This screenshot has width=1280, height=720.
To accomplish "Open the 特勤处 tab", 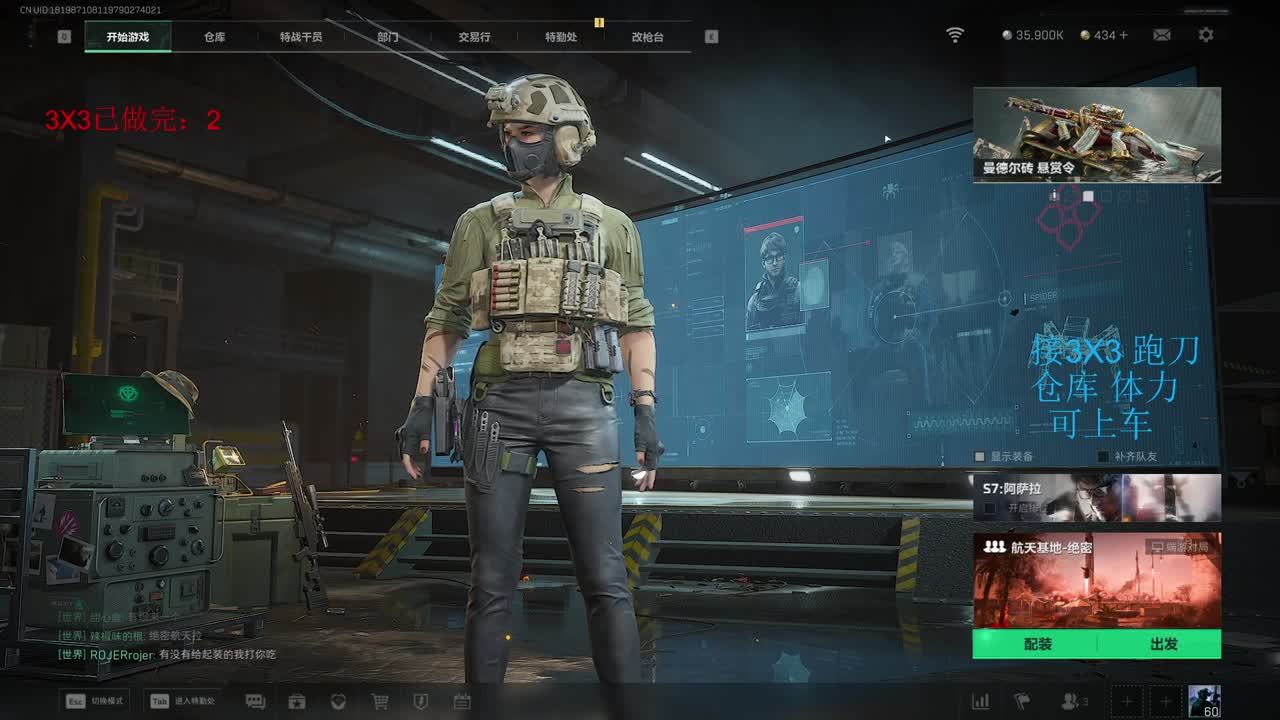I will pos(561,37).
